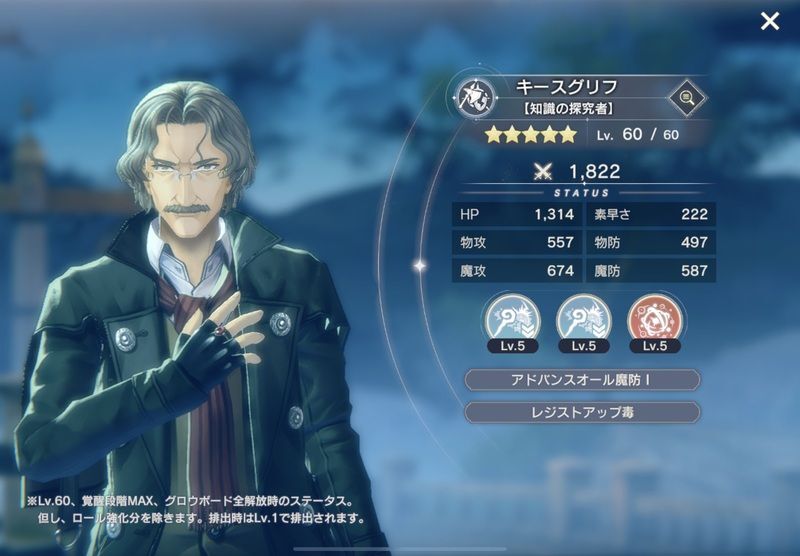Close the character detail screen
Image resolution: width=800 pixels, height=556 pixels.
pos(769,21)
